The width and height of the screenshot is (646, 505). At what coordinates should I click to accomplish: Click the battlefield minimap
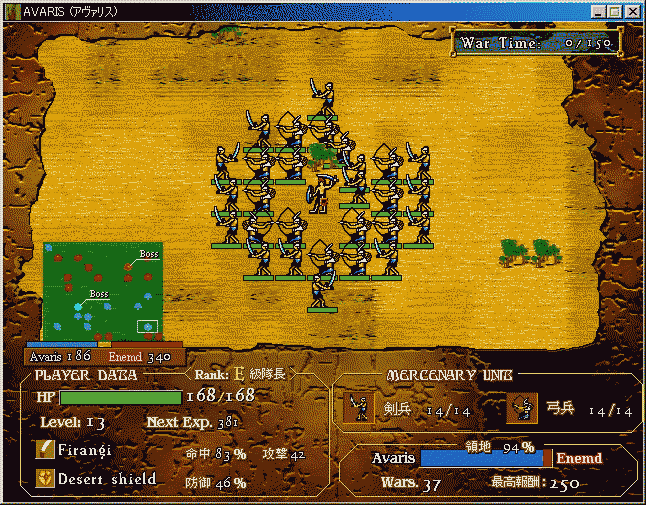click(x=101, y=294)
